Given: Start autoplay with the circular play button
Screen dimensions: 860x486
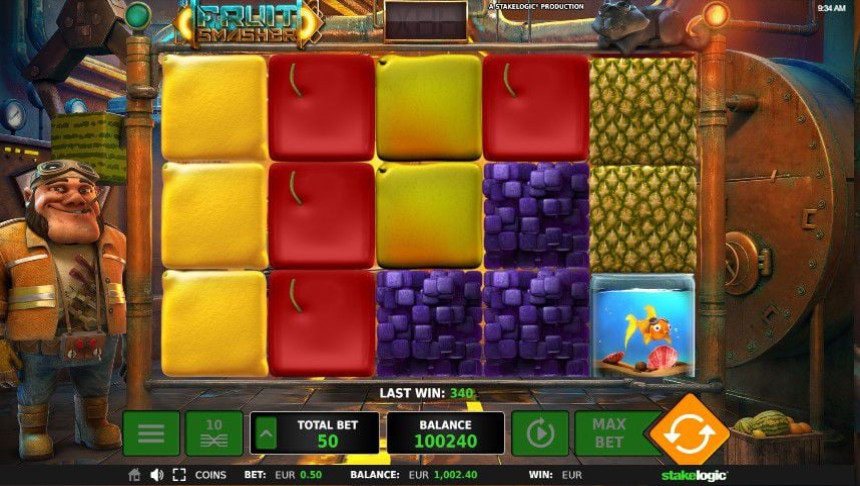Looking at the screenshot, I should [540, 433].
